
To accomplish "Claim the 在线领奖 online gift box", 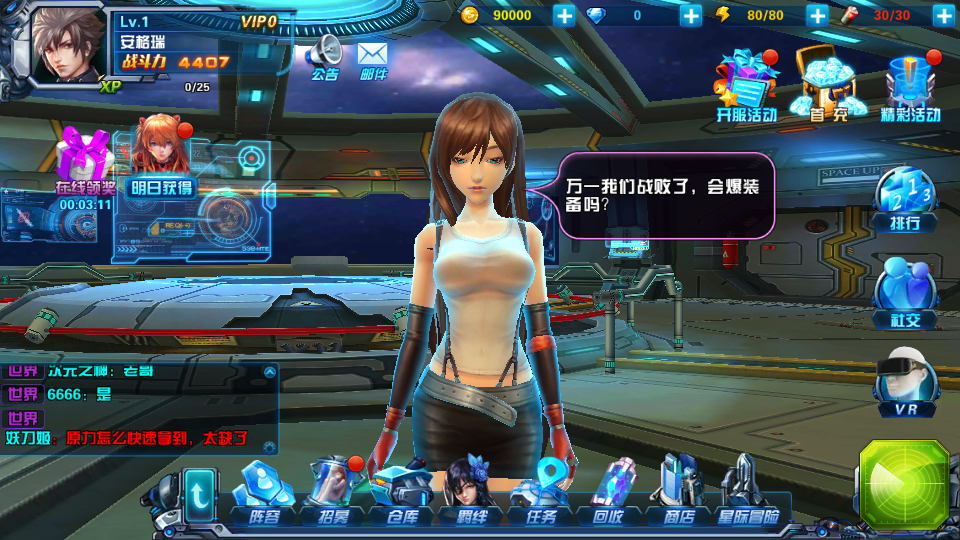I will pos(82,165).
